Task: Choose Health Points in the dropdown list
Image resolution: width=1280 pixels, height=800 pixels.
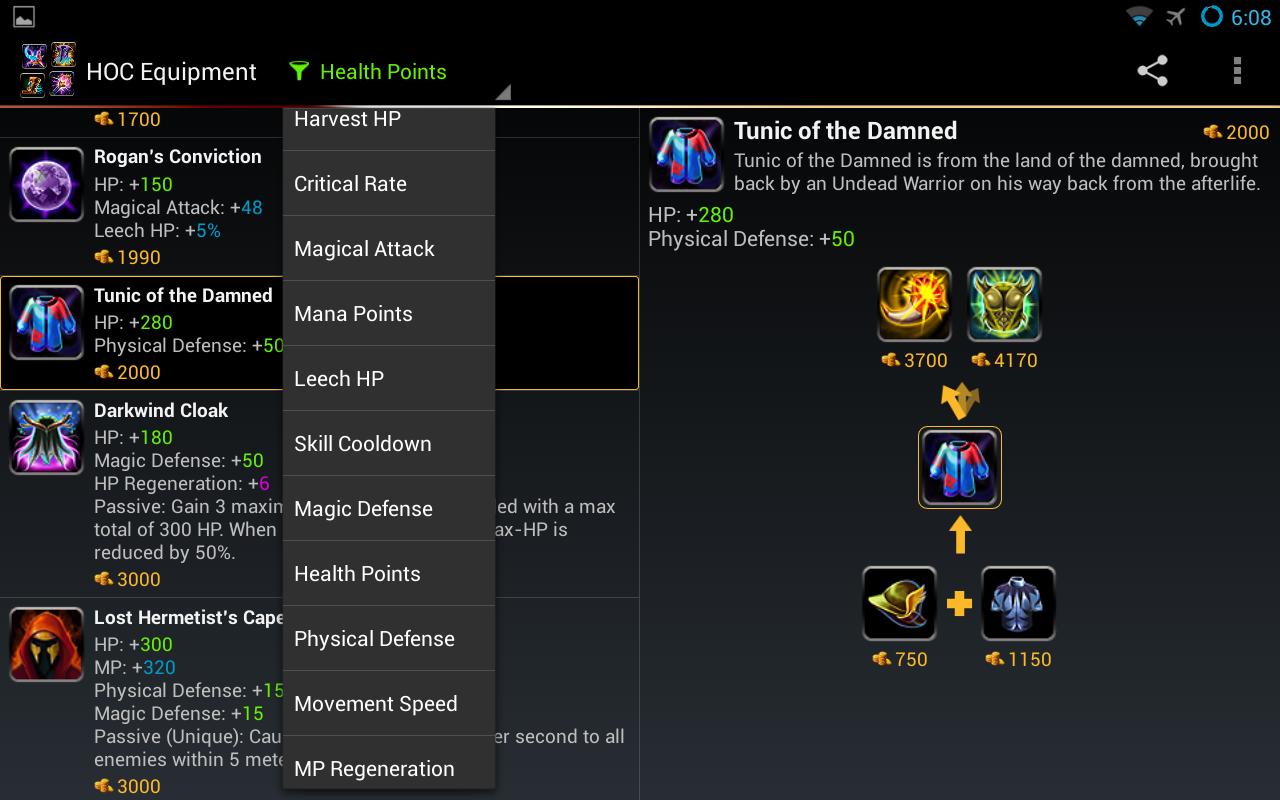Action: (x=388, y=574)
